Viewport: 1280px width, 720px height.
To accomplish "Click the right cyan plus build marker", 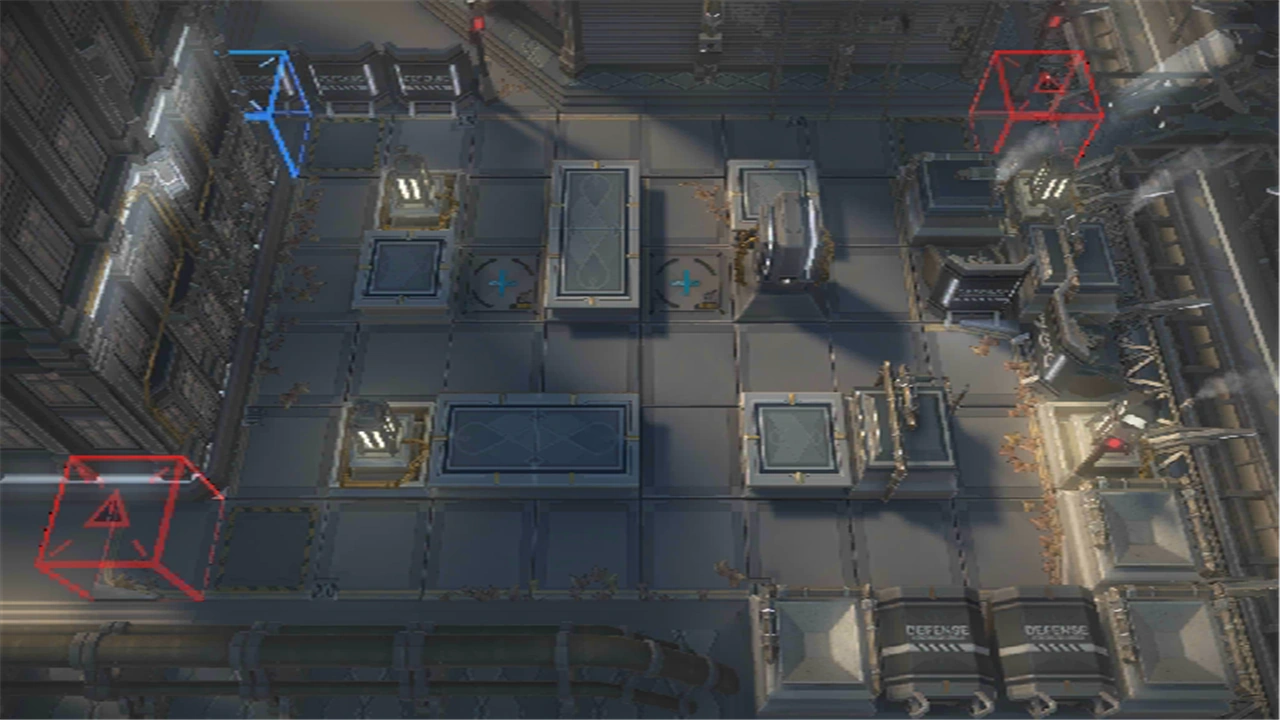I will click(x=686, y=283).
